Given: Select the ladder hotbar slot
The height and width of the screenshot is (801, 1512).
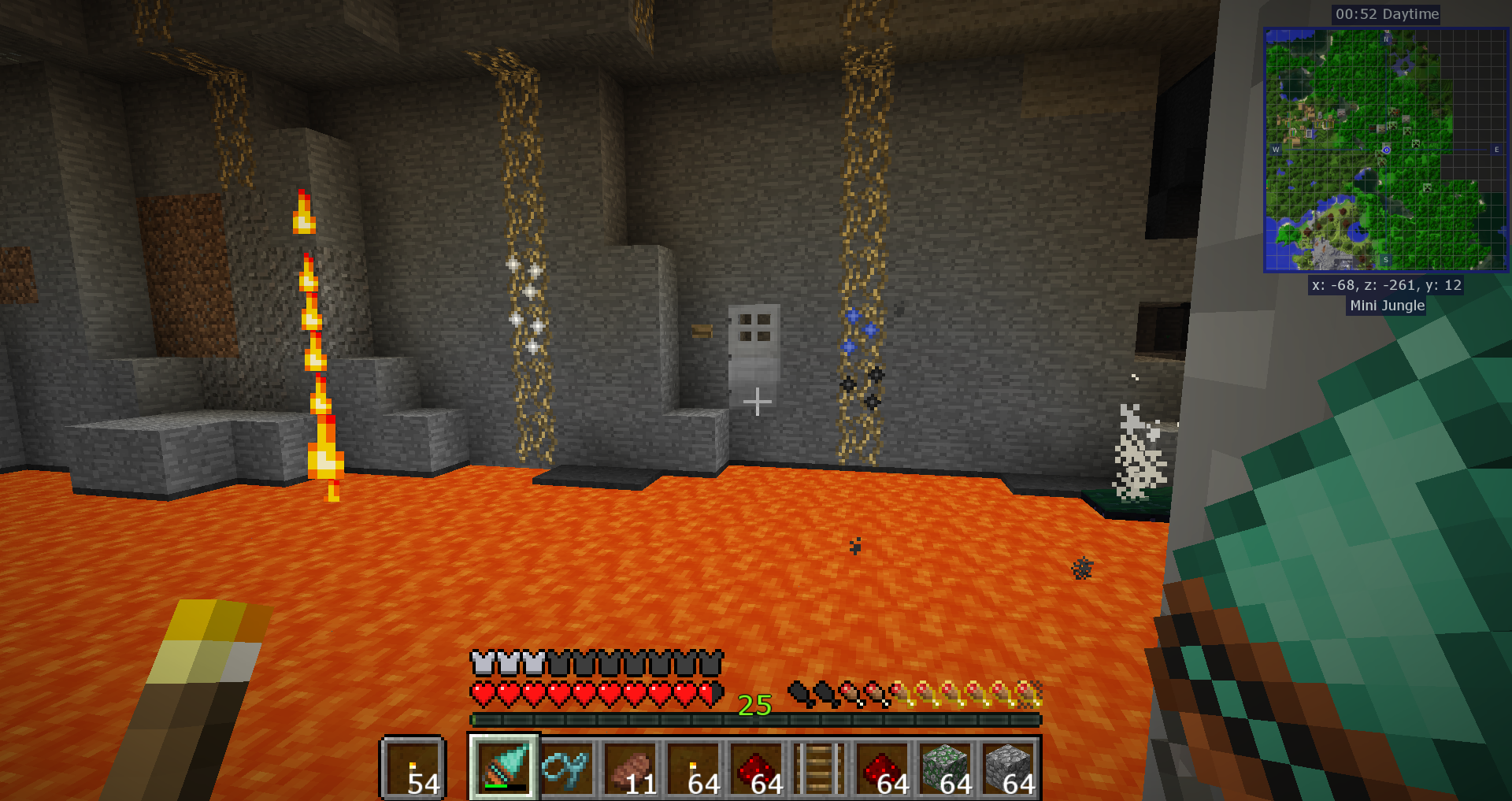Looking at the screenshot, I should (819, 767).
